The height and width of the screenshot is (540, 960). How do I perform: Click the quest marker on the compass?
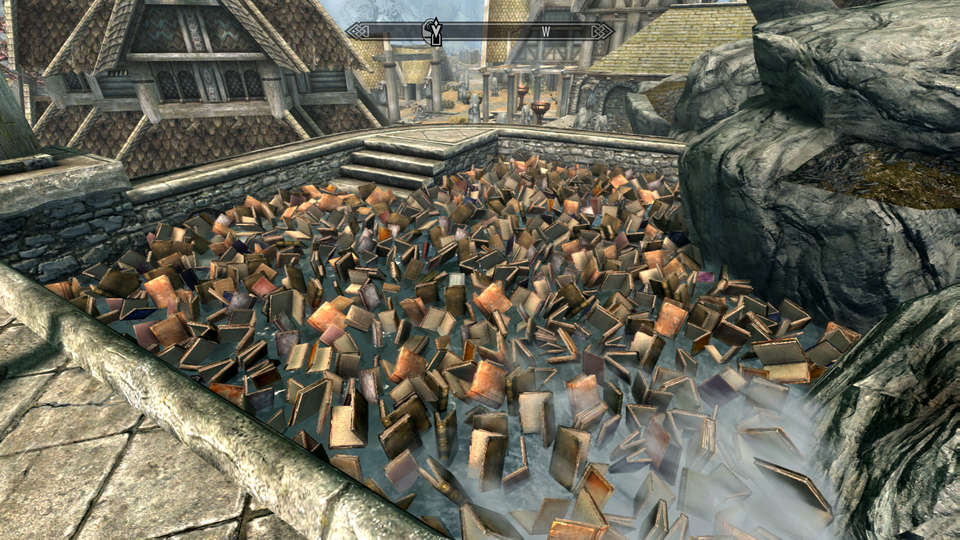[x=434, y=31]
